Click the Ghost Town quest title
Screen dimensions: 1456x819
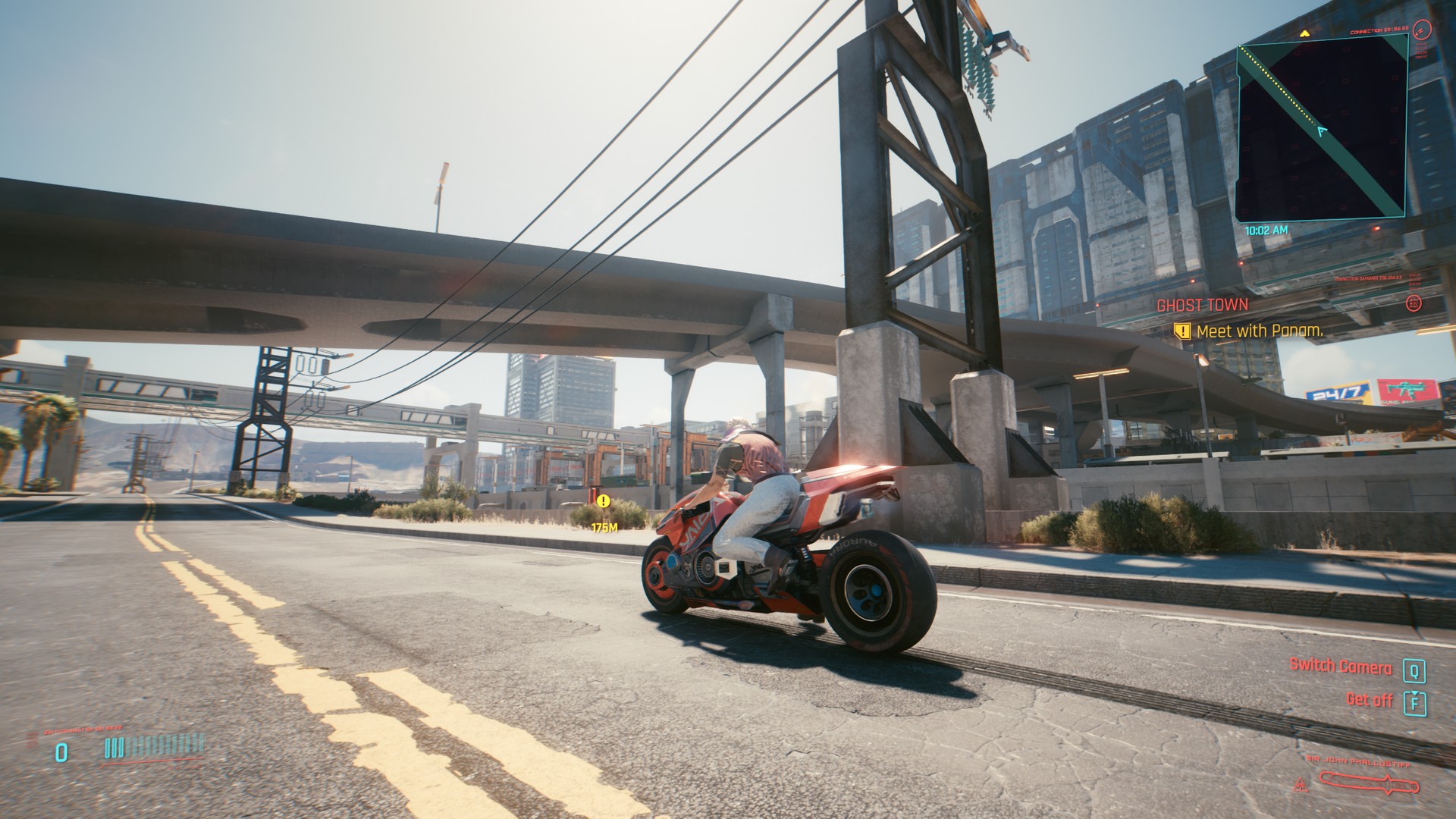1202,305
